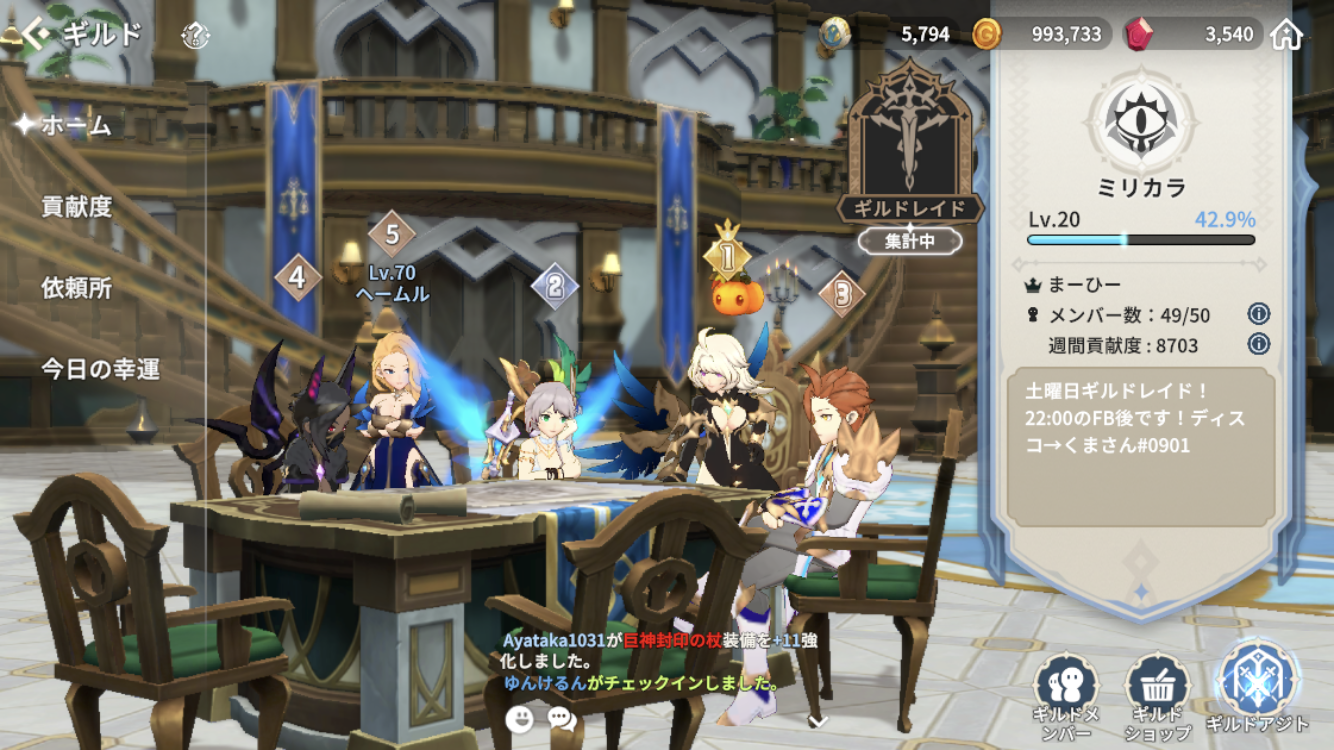Open the 依頼所 menu entry
The image size is (1334, 750).
pos(76,288)
